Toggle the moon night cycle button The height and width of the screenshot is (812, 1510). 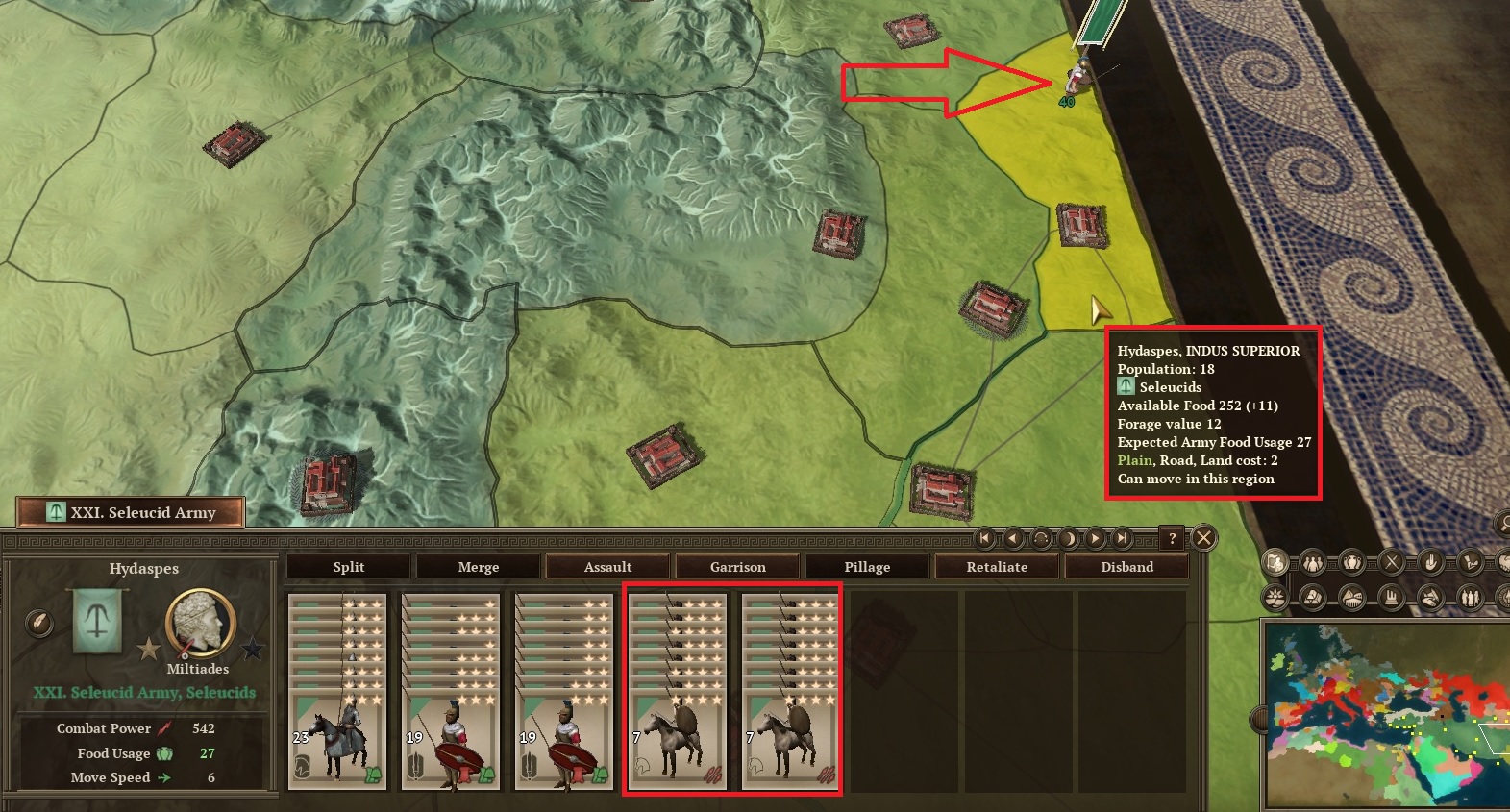pyautogui.click(x=1067, y=539)
